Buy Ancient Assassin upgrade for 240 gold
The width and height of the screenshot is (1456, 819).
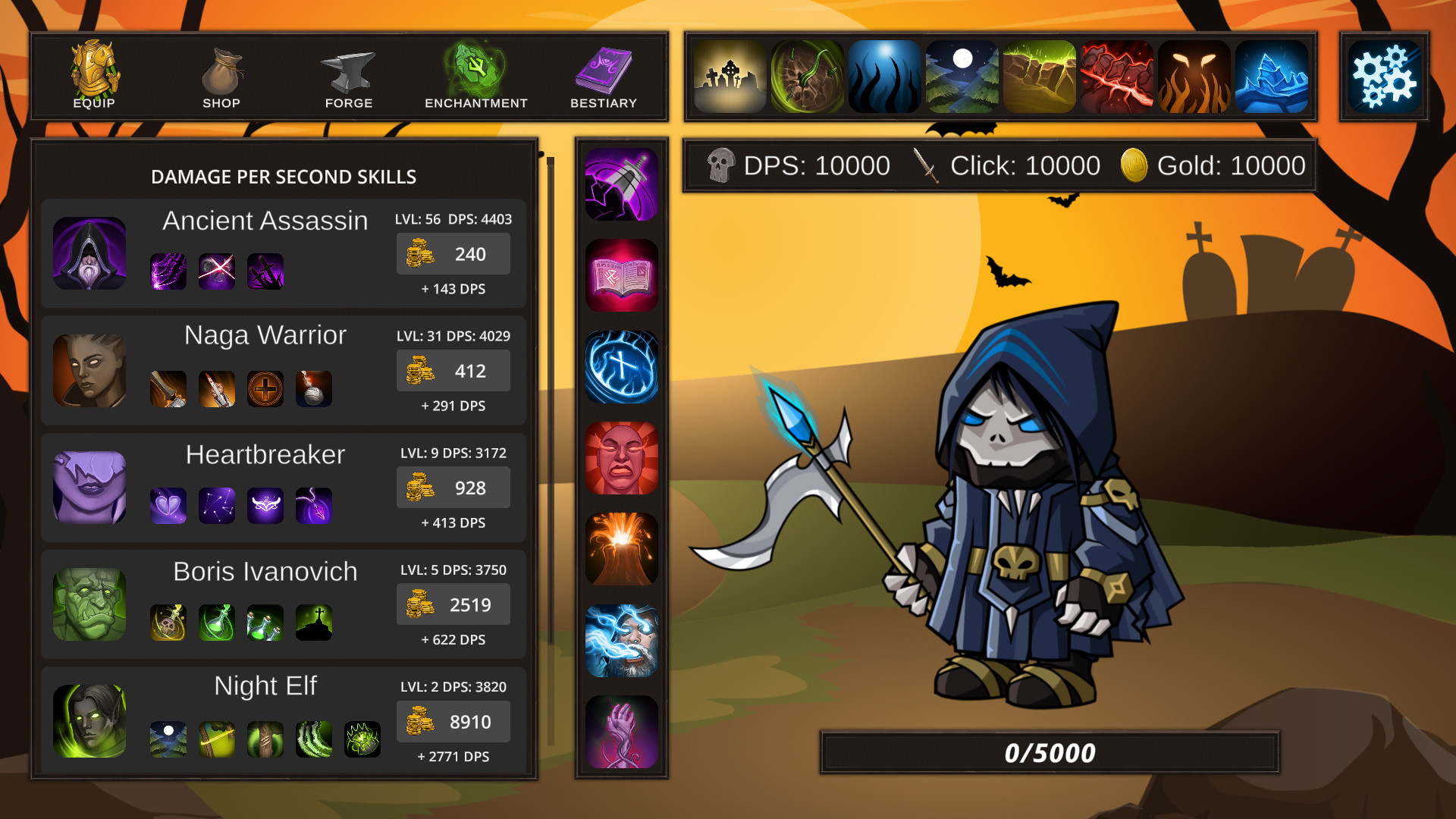[453, 254]
